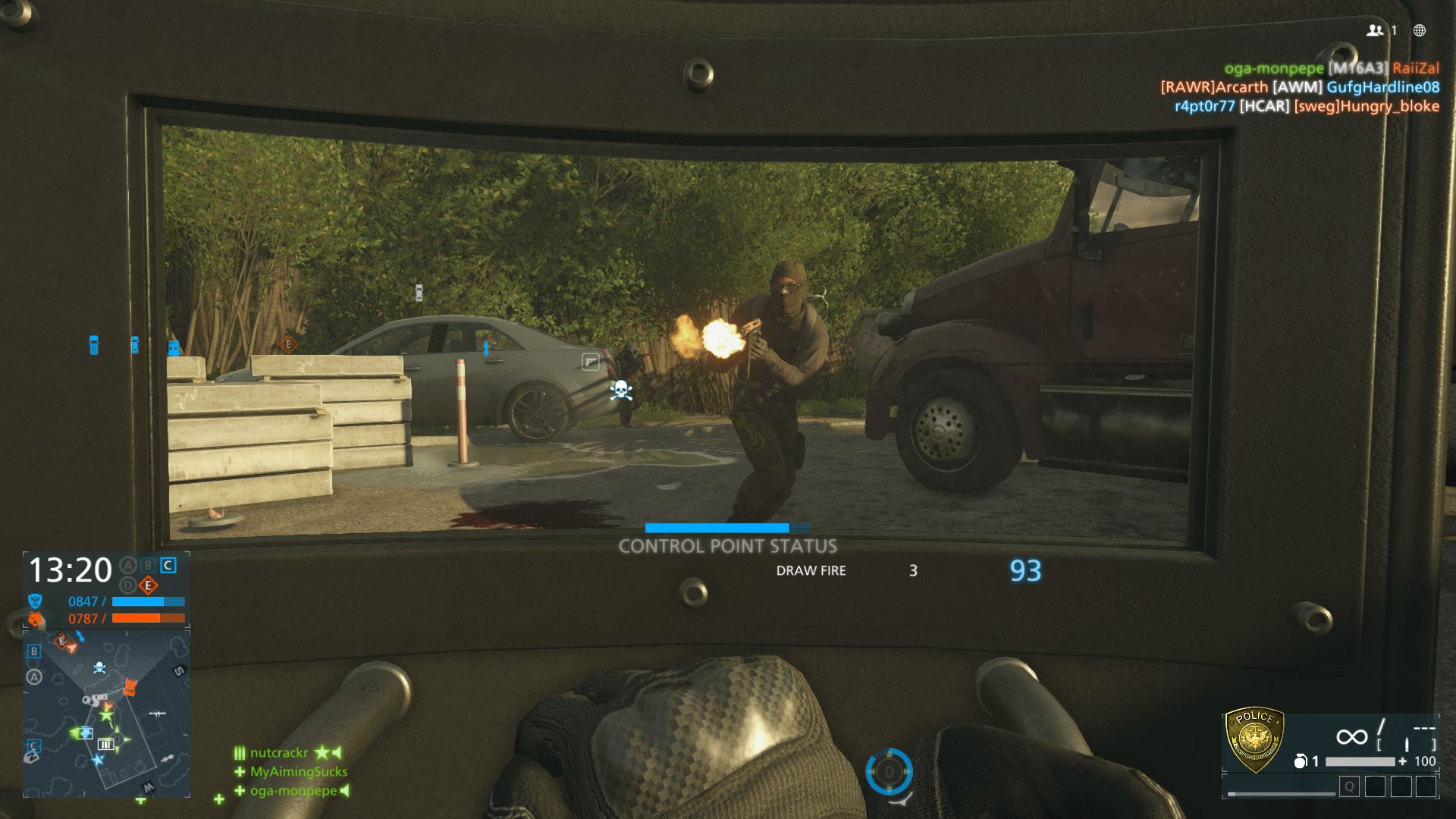Select control point C indicator beside the timer
Image resolution: width=1456 pixels, height=819 pixels.
[x=168, y=566]
